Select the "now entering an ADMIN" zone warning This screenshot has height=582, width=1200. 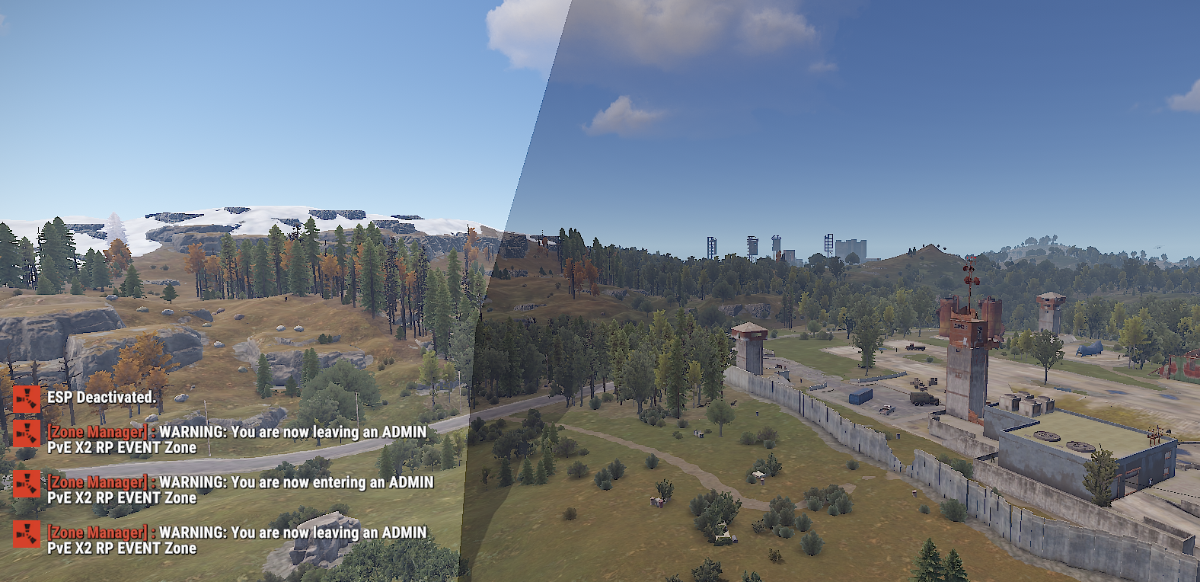point(240,489)
